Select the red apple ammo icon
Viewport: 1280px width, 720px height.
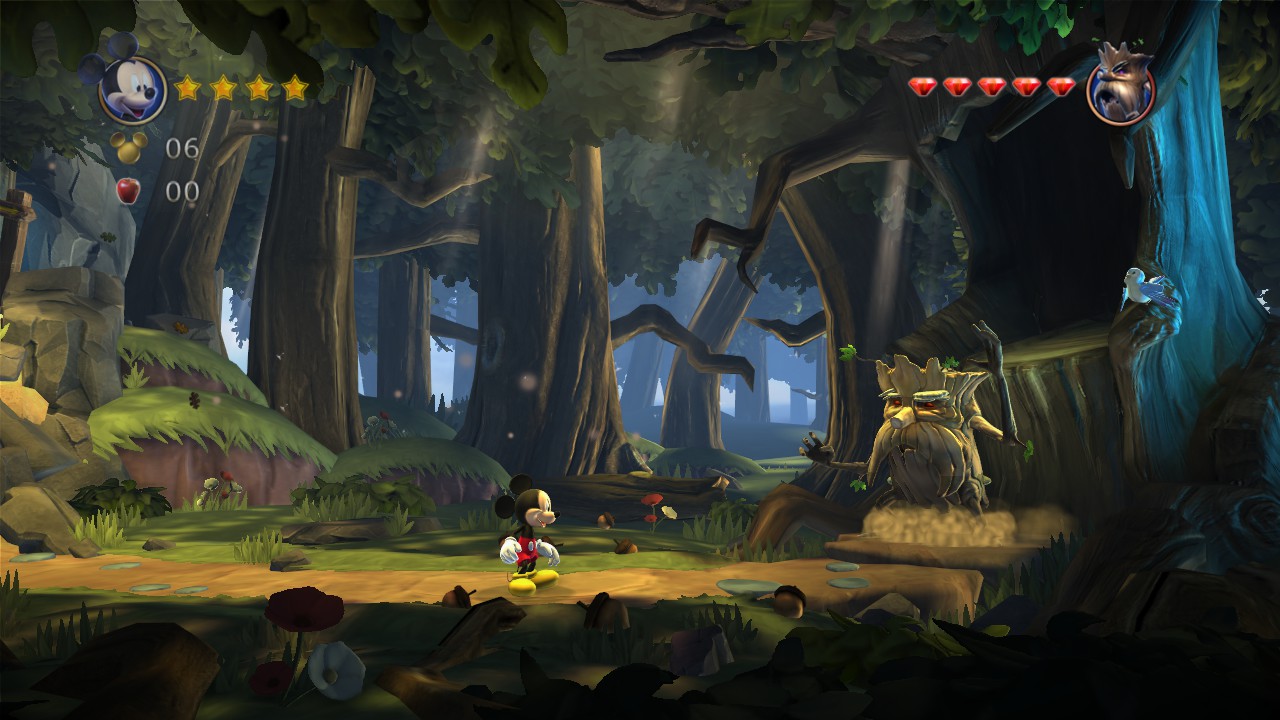click(128, 190)
